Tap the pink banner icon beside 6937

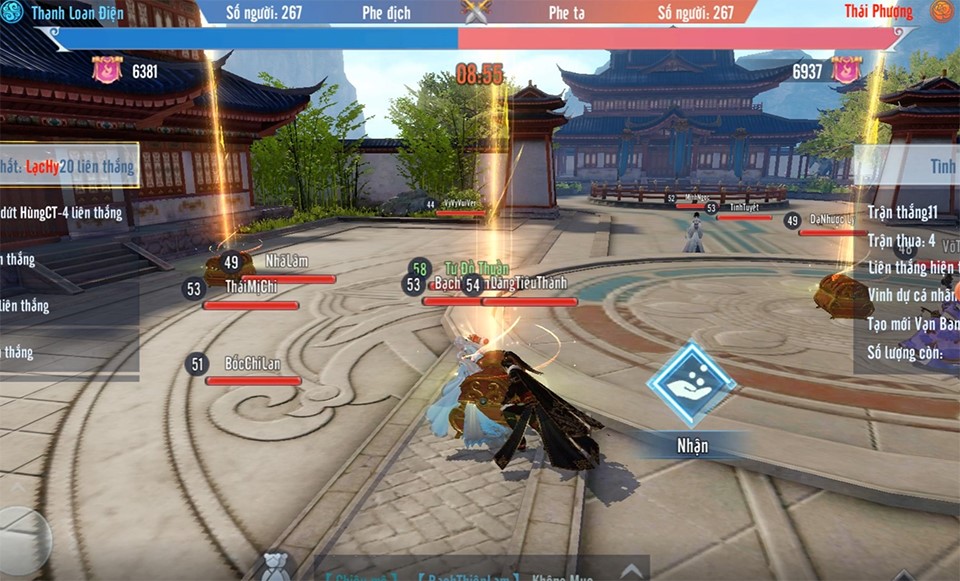846,70
